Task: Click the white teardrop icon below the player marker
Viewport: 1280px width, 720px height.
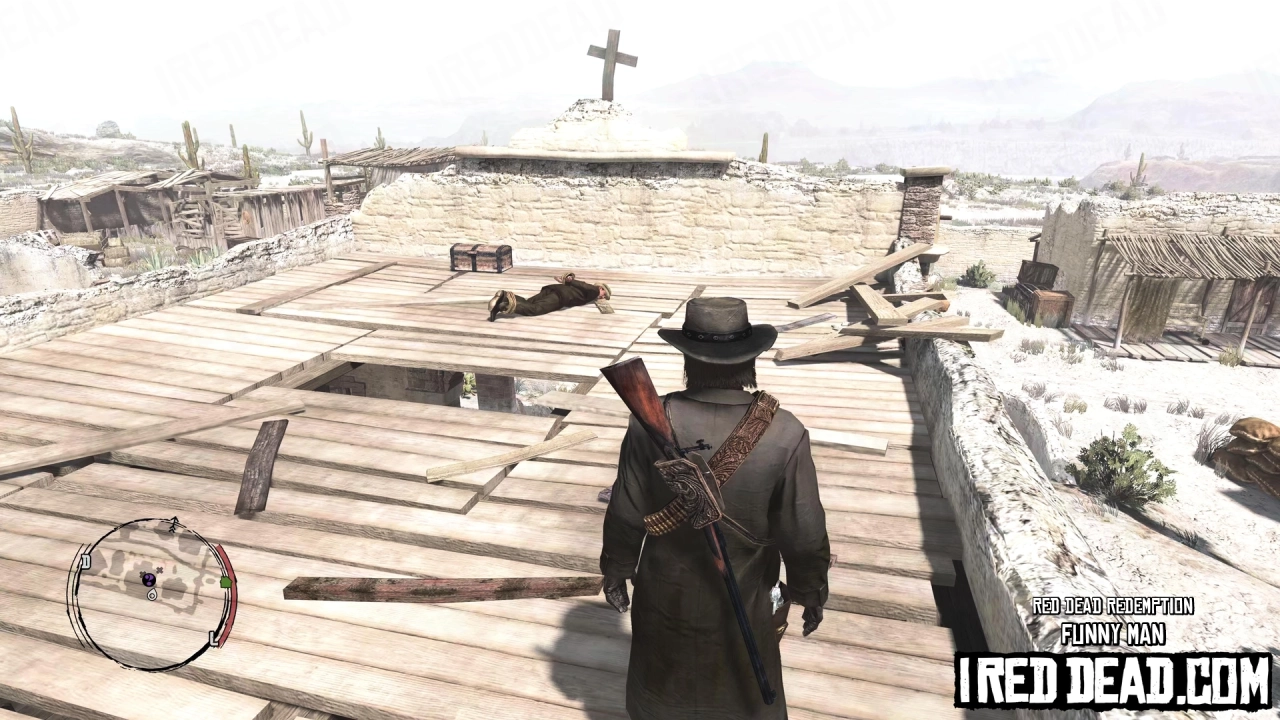Action: coord(151,595)
